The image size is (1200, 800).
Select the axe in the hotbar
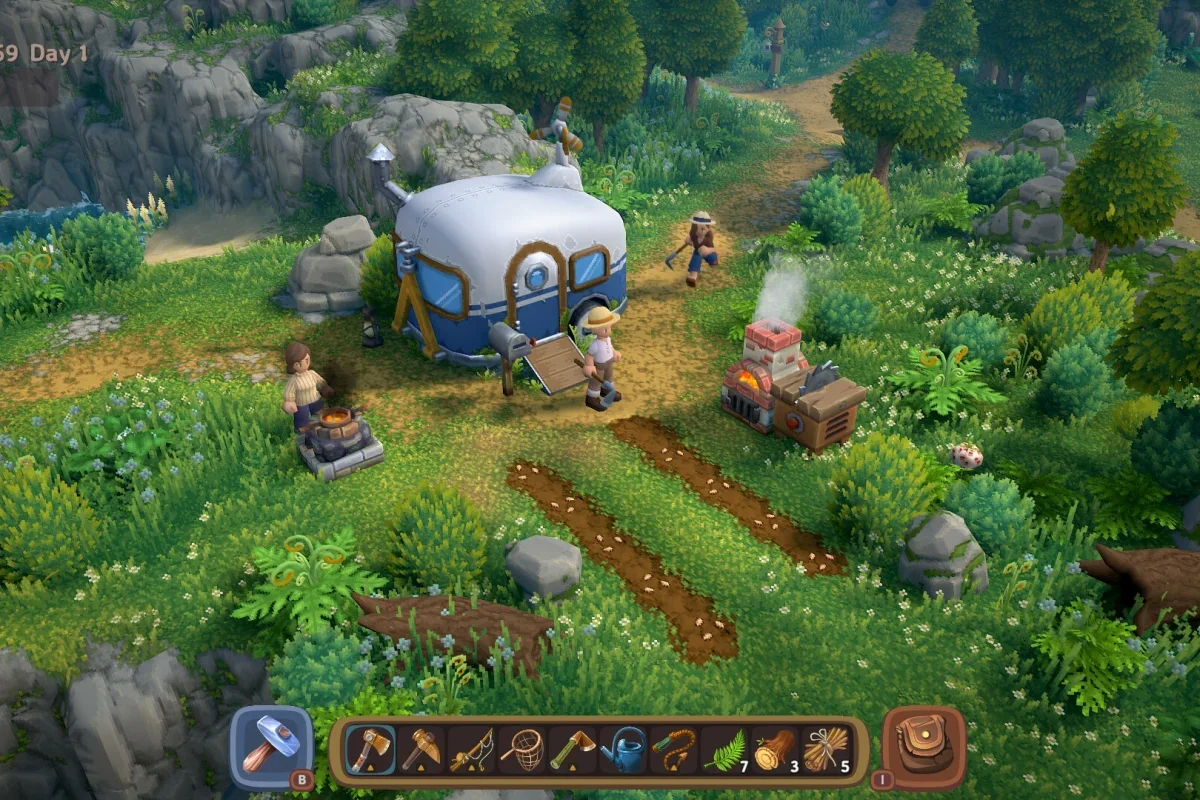[x=370, y=750]
